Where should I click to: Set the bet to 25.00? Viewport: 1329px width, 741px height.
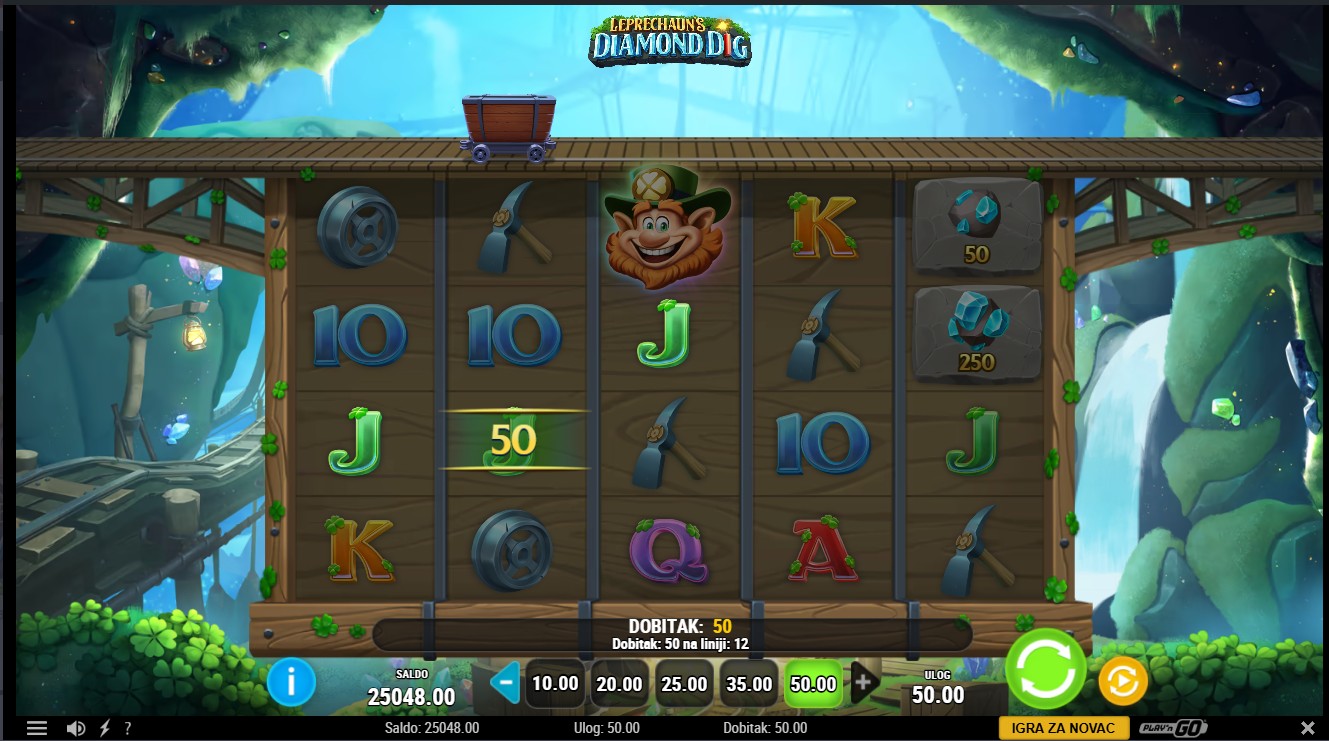684,684
